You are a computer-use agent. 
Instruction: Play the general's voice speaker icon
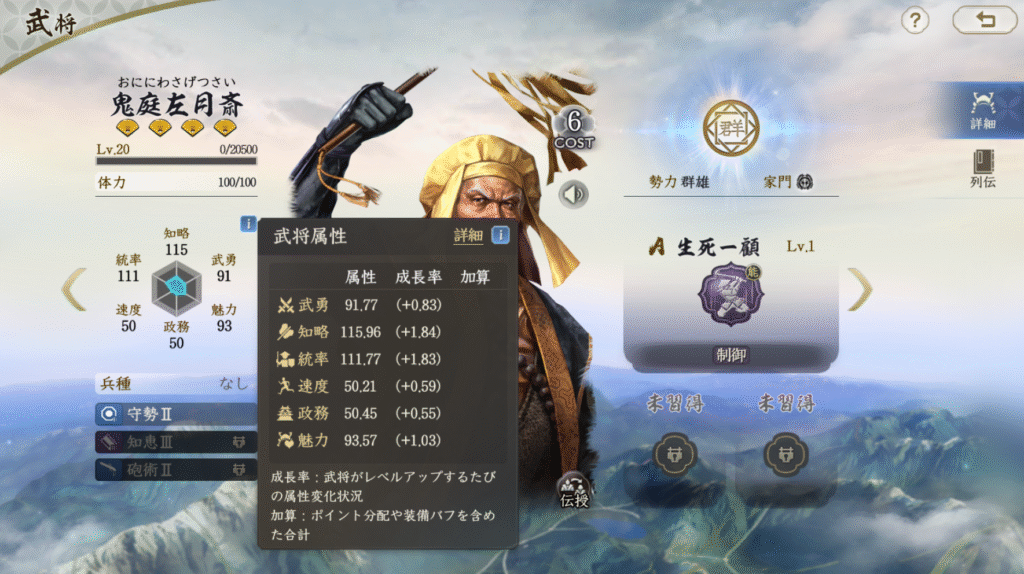[573, 194]
